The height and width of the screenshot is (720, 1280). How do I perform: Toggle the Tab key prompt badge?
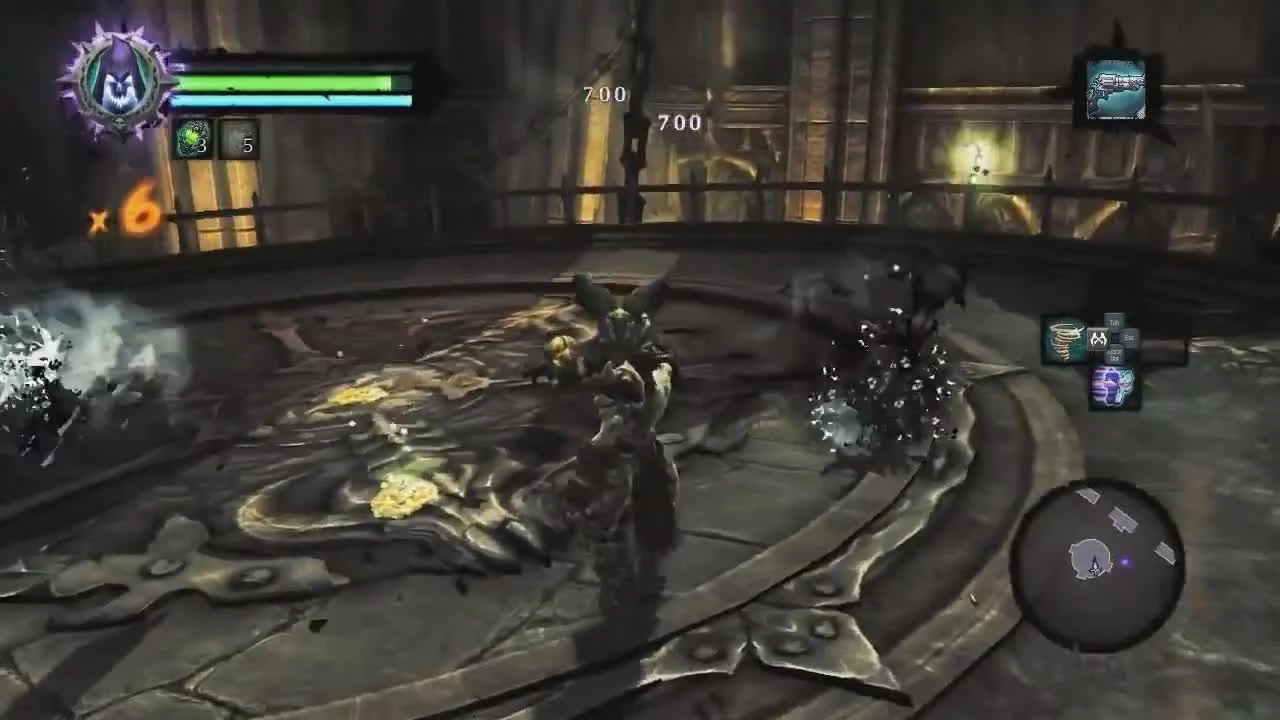click(x=1114, y=323)
